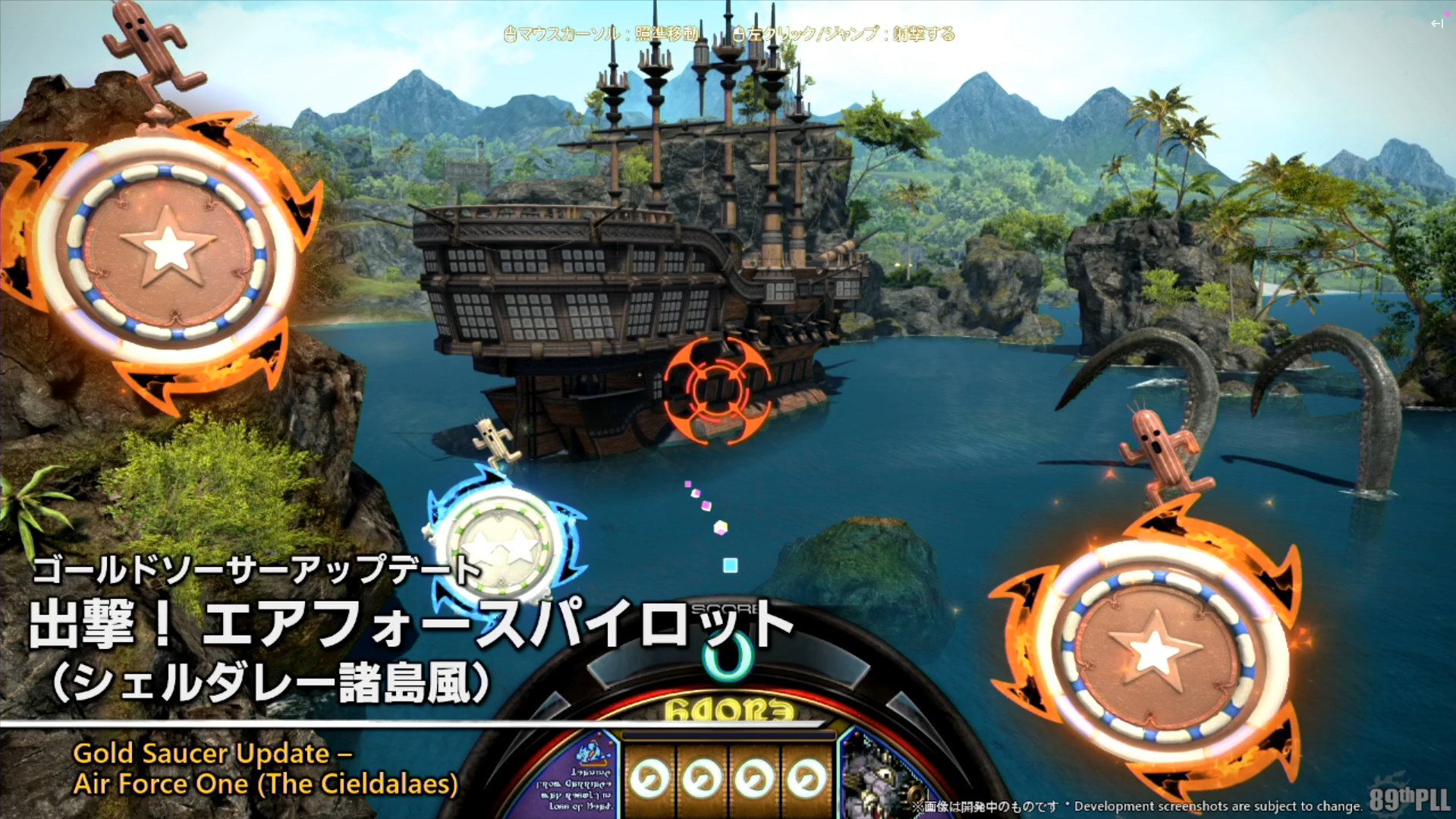Viewport: 1456px width, 819px height.
Task: Shoot the silver double-star target with blue aura
Action: (502, 546)
